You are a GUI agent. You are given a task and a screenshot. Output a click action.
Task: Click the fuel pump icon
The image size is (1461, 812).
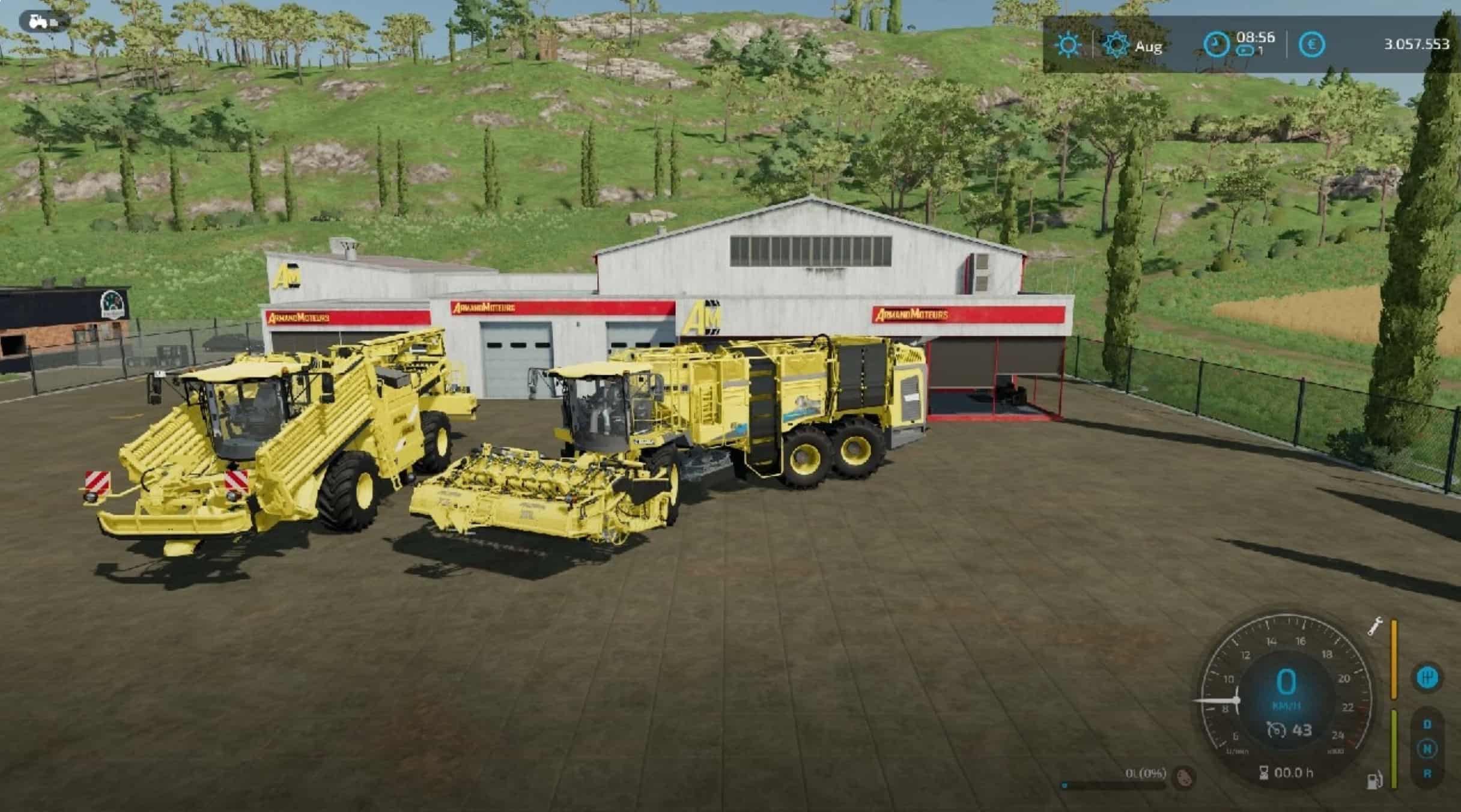[1374, 781]
